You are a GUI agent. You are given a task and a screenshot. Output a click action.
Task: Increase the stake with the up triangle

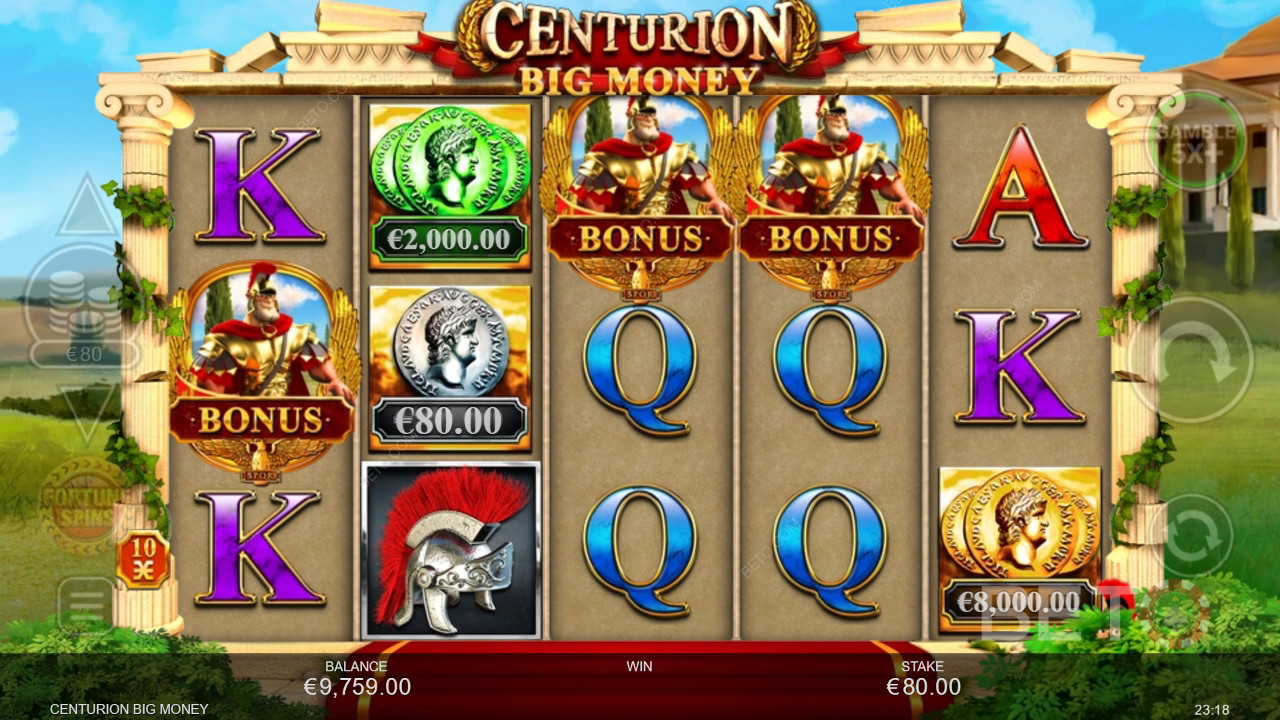coord(87,208)
